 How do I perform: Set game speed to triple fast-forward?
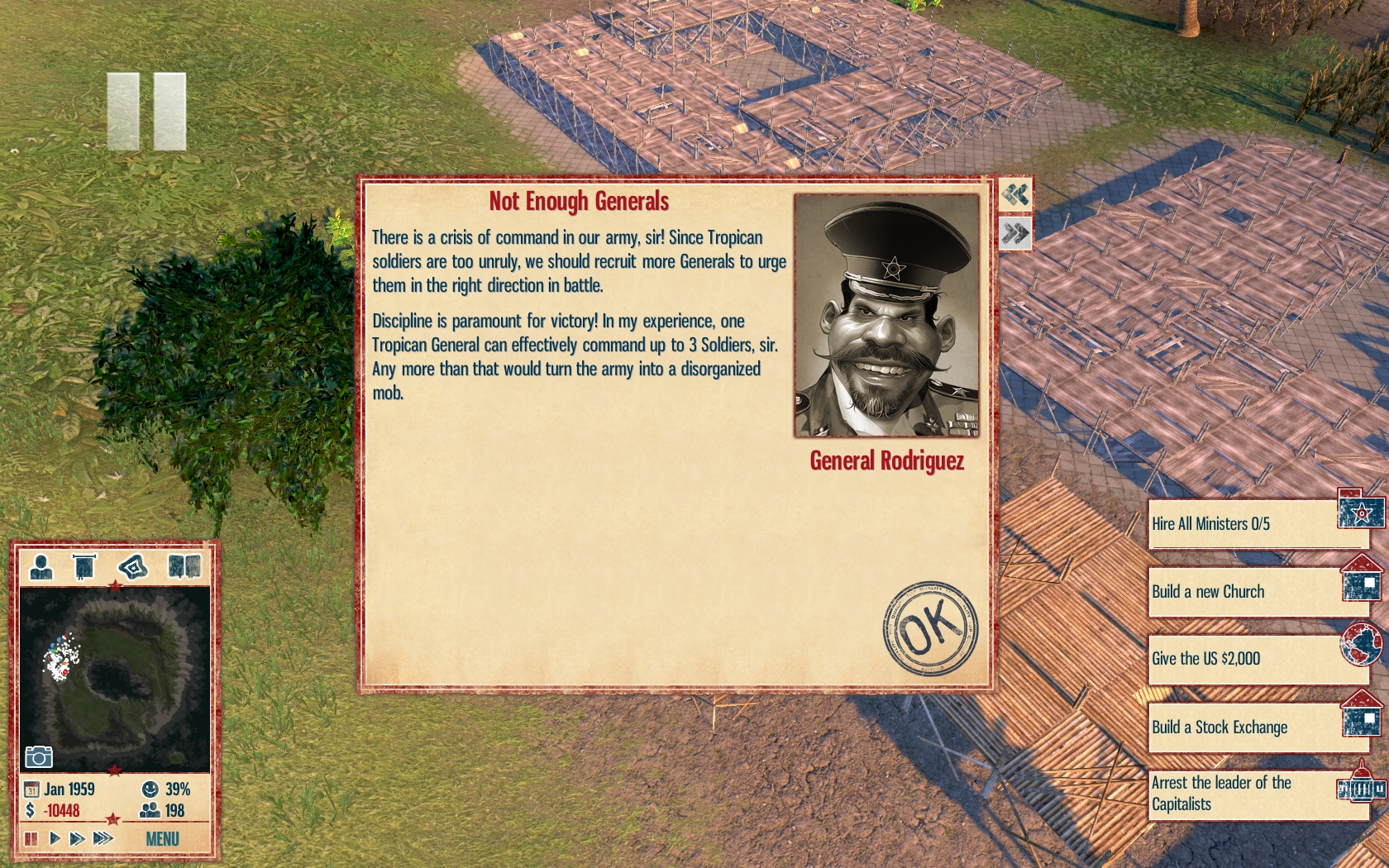point(103,839)
